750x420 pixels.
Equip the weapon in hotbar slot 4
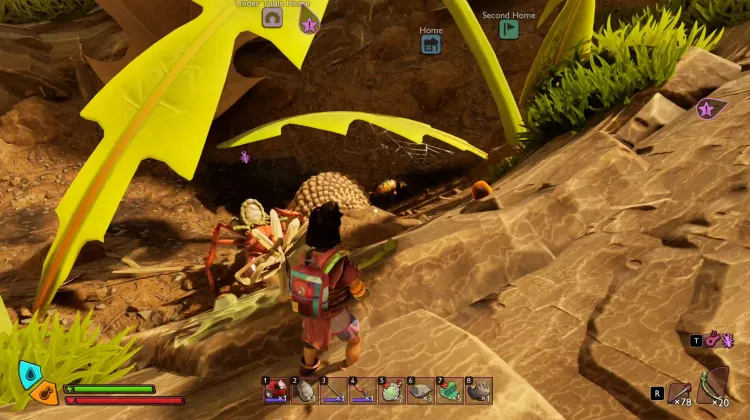point(362,390)
